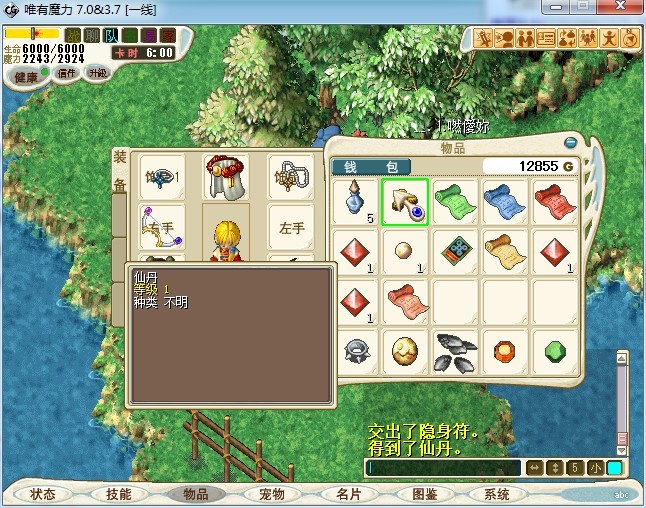Click the cyan chat color swatch
Viewport: 646px width, 508px height.
click(613, 467)
